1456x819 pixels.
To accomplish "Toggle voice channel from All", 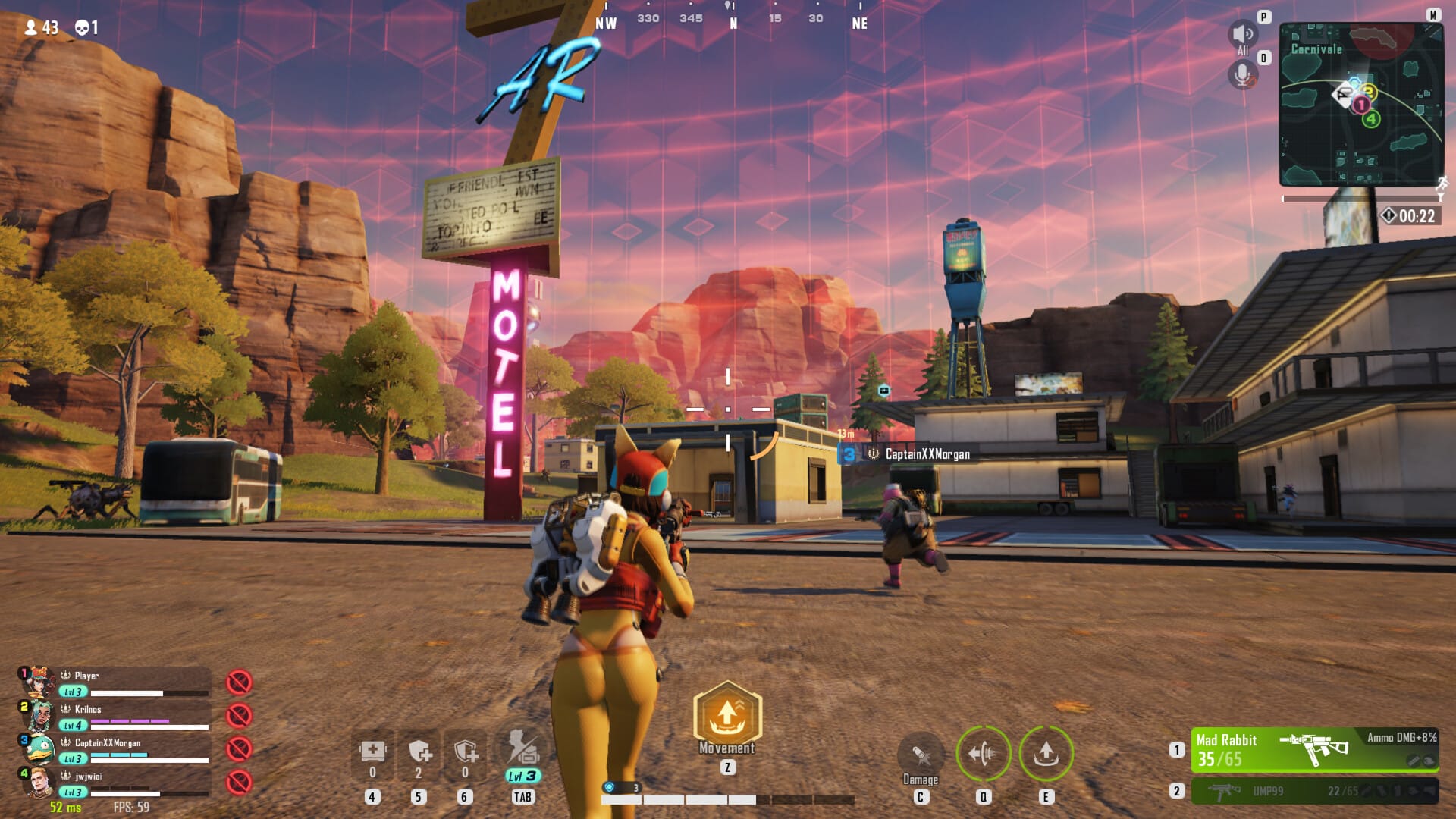I will click(1241, 36).
